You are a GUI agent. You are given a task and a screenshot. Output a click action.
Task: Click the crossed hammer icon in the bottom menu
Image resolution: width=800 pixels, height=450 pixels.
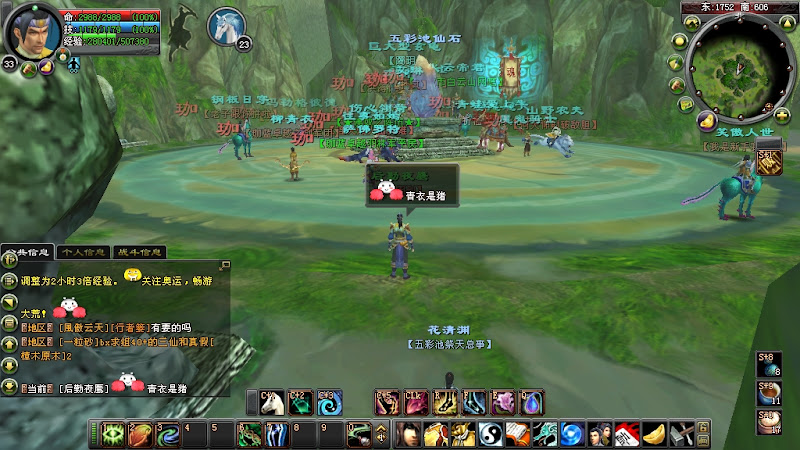(x=679, y=435)
